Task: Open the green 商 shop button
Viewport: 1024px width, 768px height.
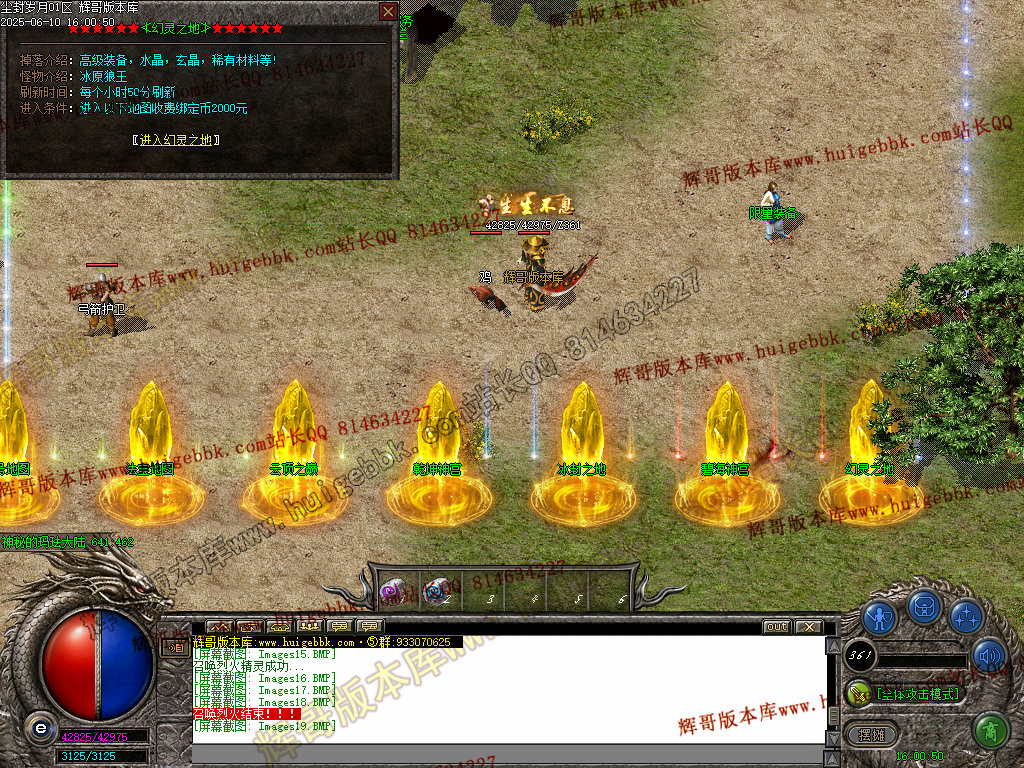Action: coord(990,731)
